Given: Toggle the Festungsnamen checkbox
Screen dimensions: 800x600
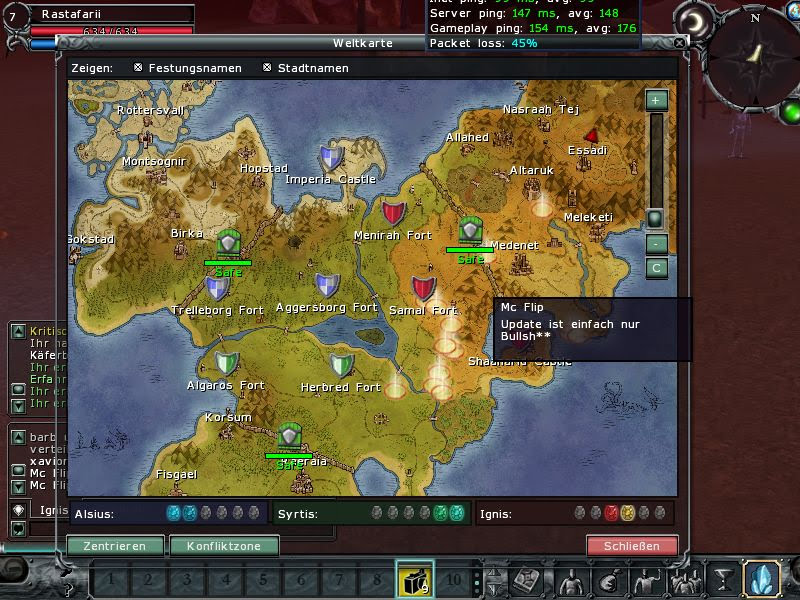Looking at the screenshot, I should pos(138,68).
